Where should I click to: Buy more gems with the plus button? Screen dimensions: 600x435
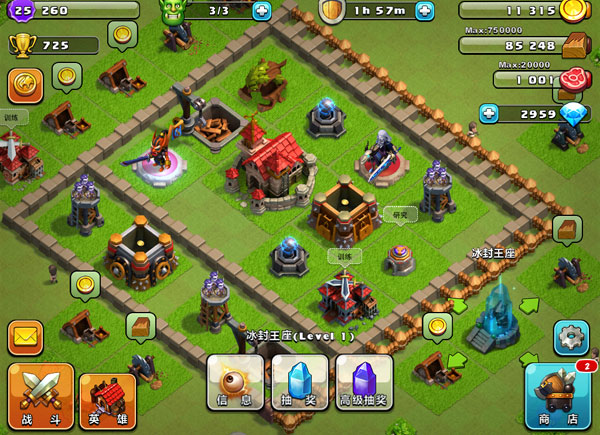tap(489, 113)
